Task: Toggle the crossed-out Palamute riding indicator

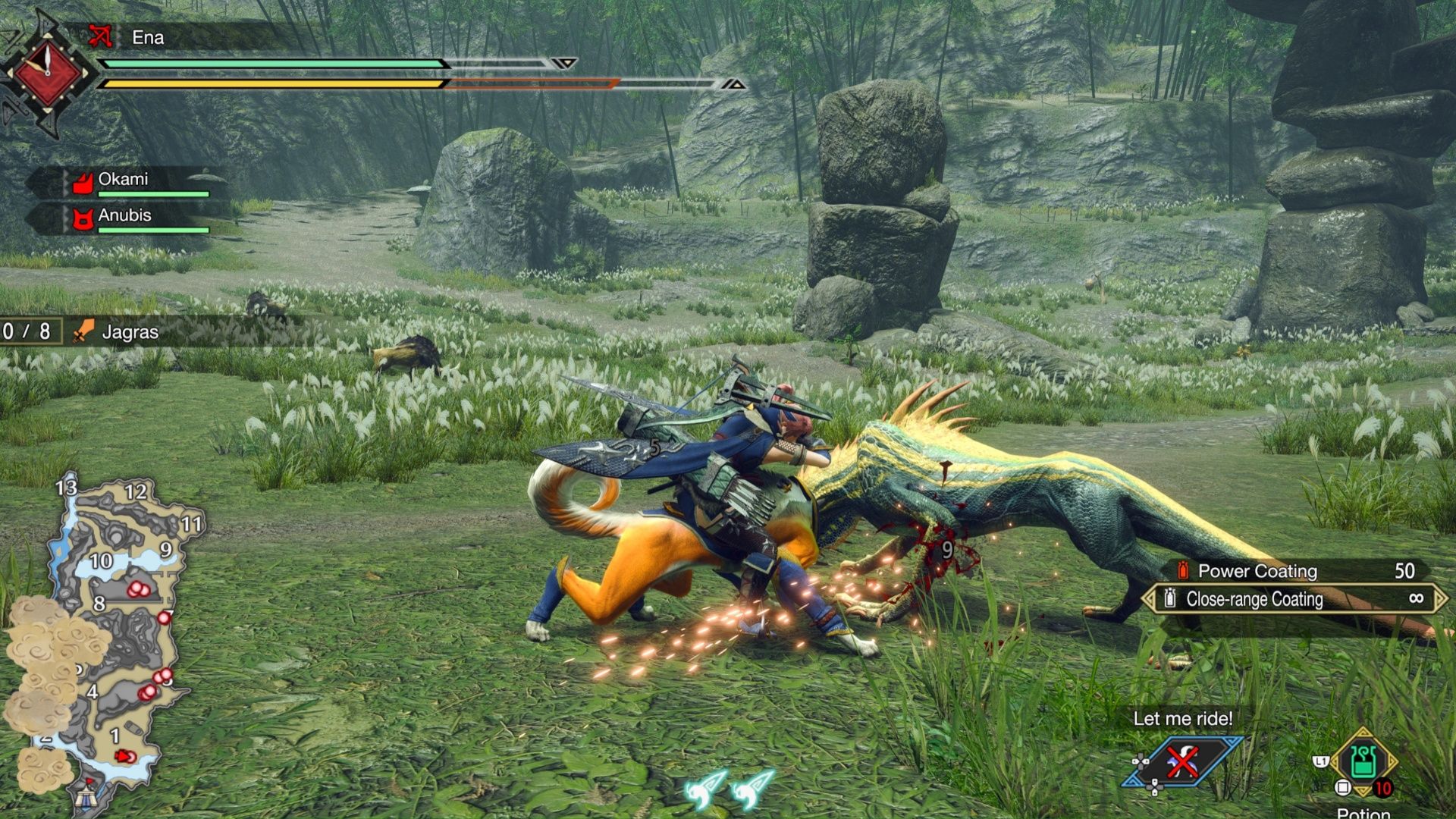Action: point(1181,761)
